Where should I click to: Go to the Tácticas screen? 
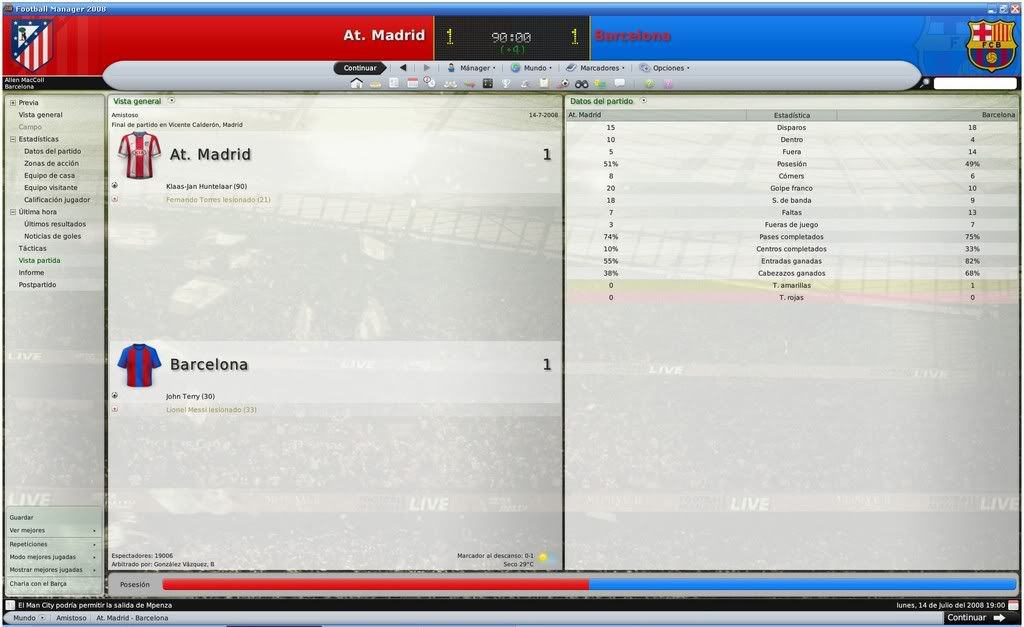point(32,248)
